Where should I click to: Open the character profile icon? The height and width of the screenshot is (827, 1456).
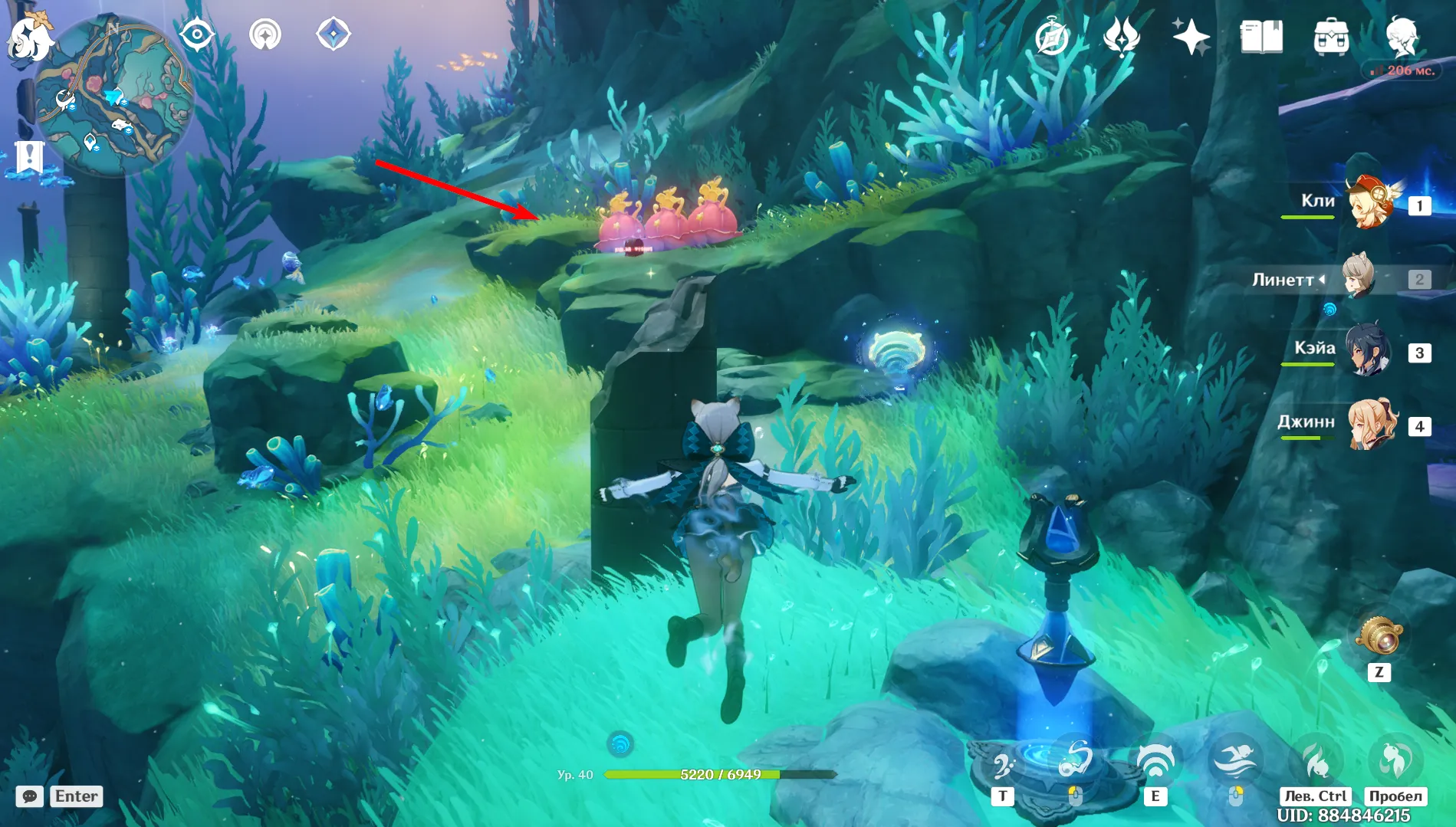pos(1402,35)
